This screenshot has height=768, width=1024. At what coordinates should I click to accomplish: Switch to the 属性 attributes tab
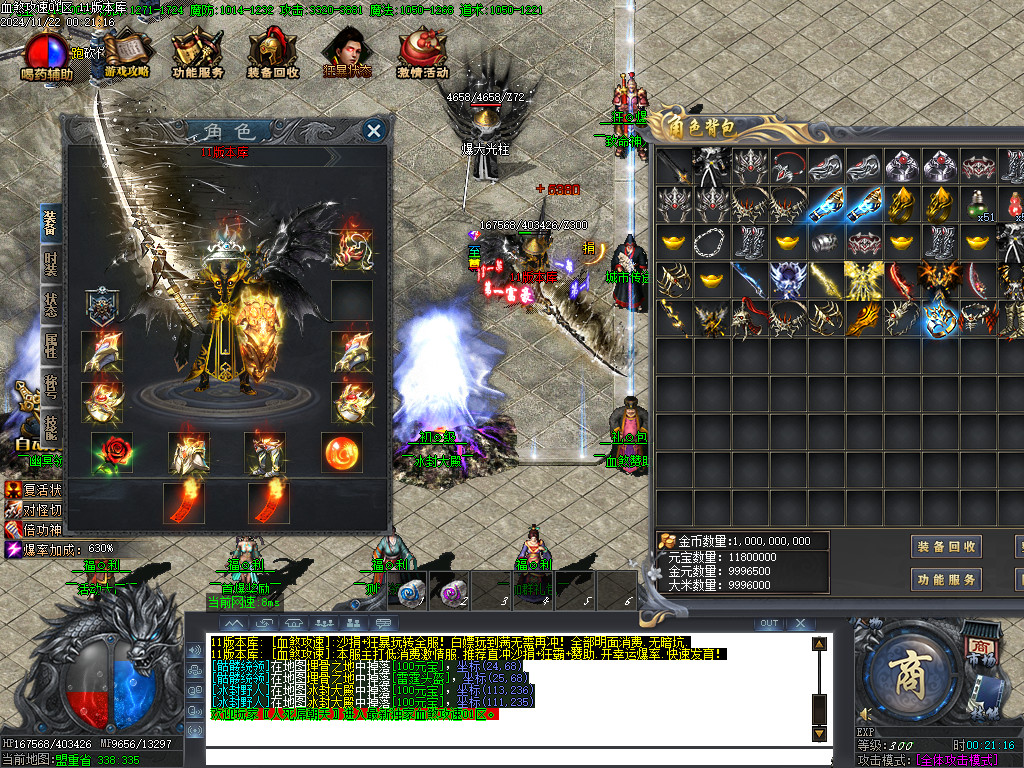pyautogui.click(x=50, y=347)
